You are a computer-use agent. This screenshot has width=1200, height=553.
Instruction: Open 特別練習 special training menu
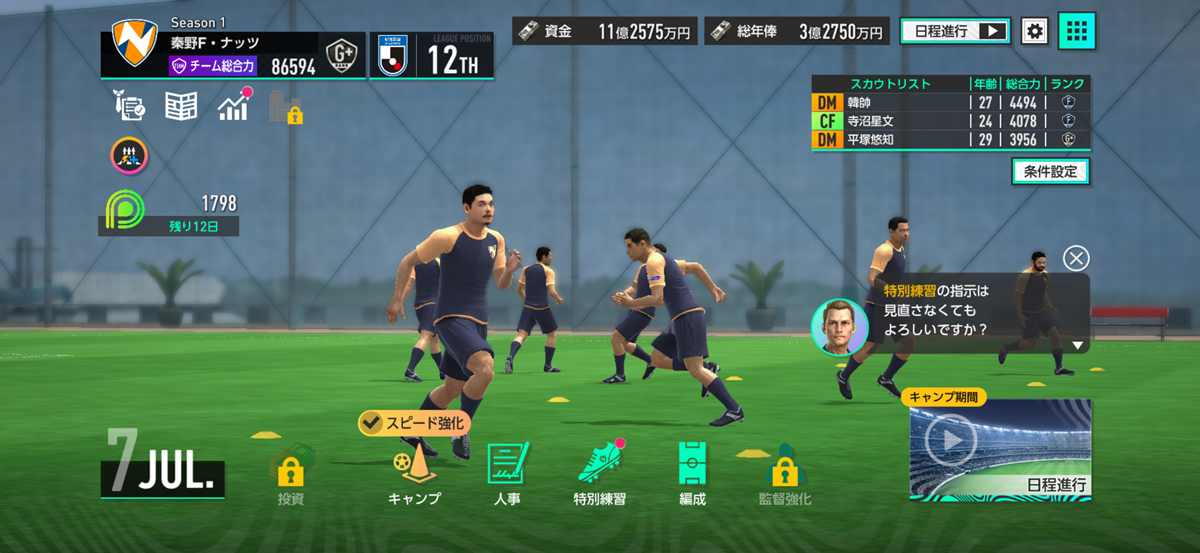(x=600, y=474)
